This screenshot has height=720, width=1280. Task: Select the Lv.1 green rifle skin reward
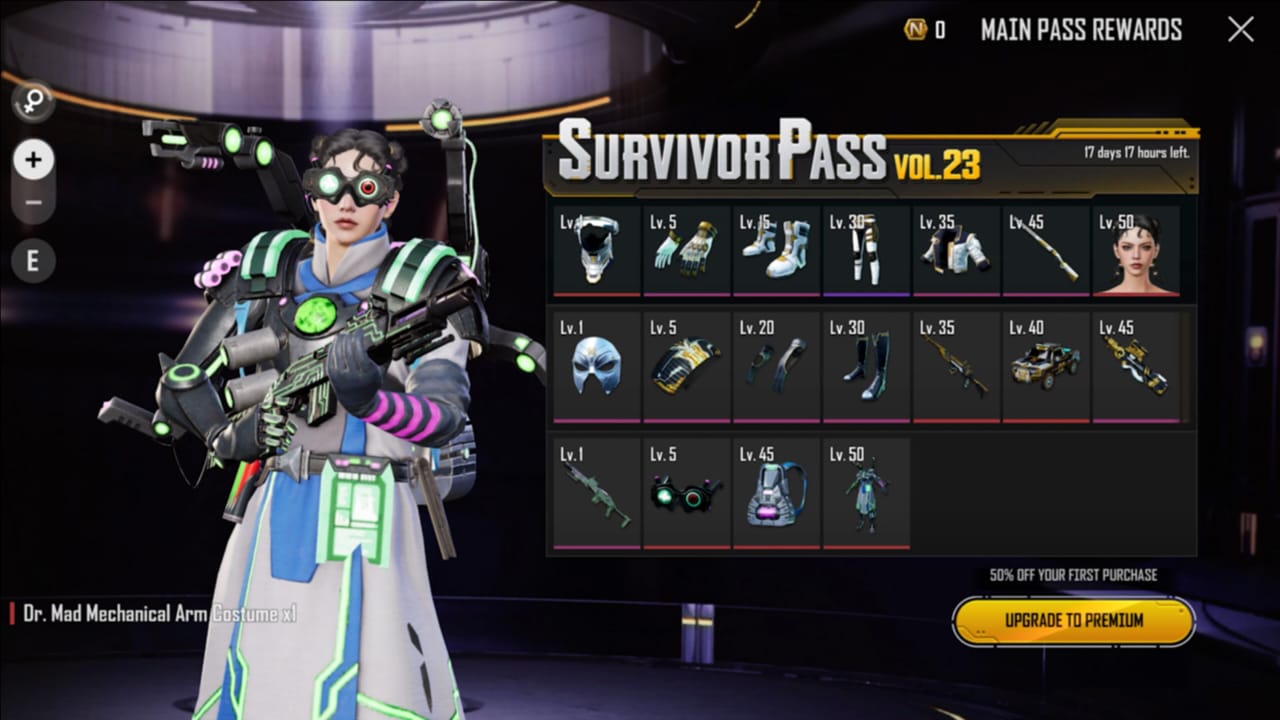[x=597, y=493]
